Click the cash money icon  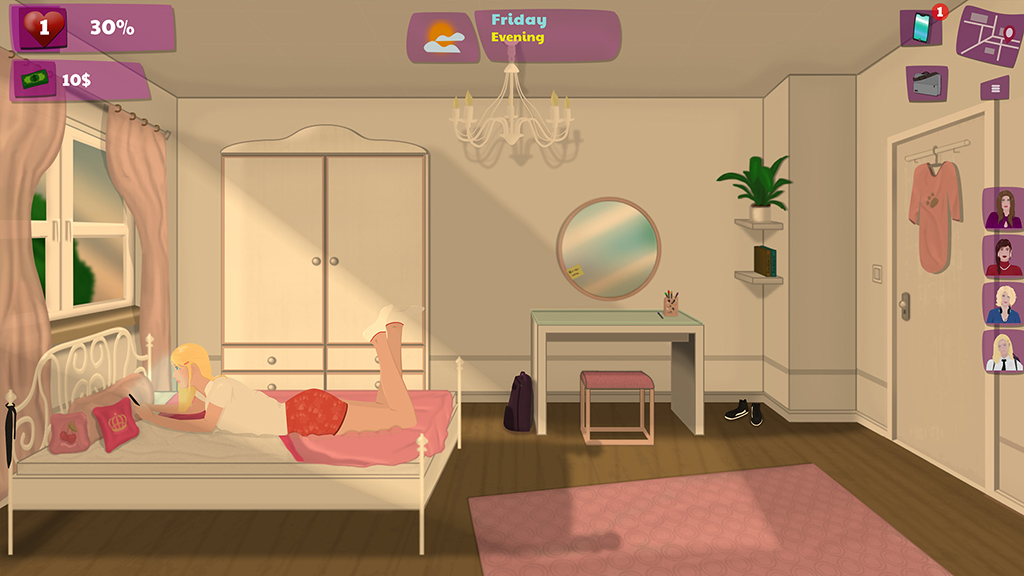pos(34,79)
